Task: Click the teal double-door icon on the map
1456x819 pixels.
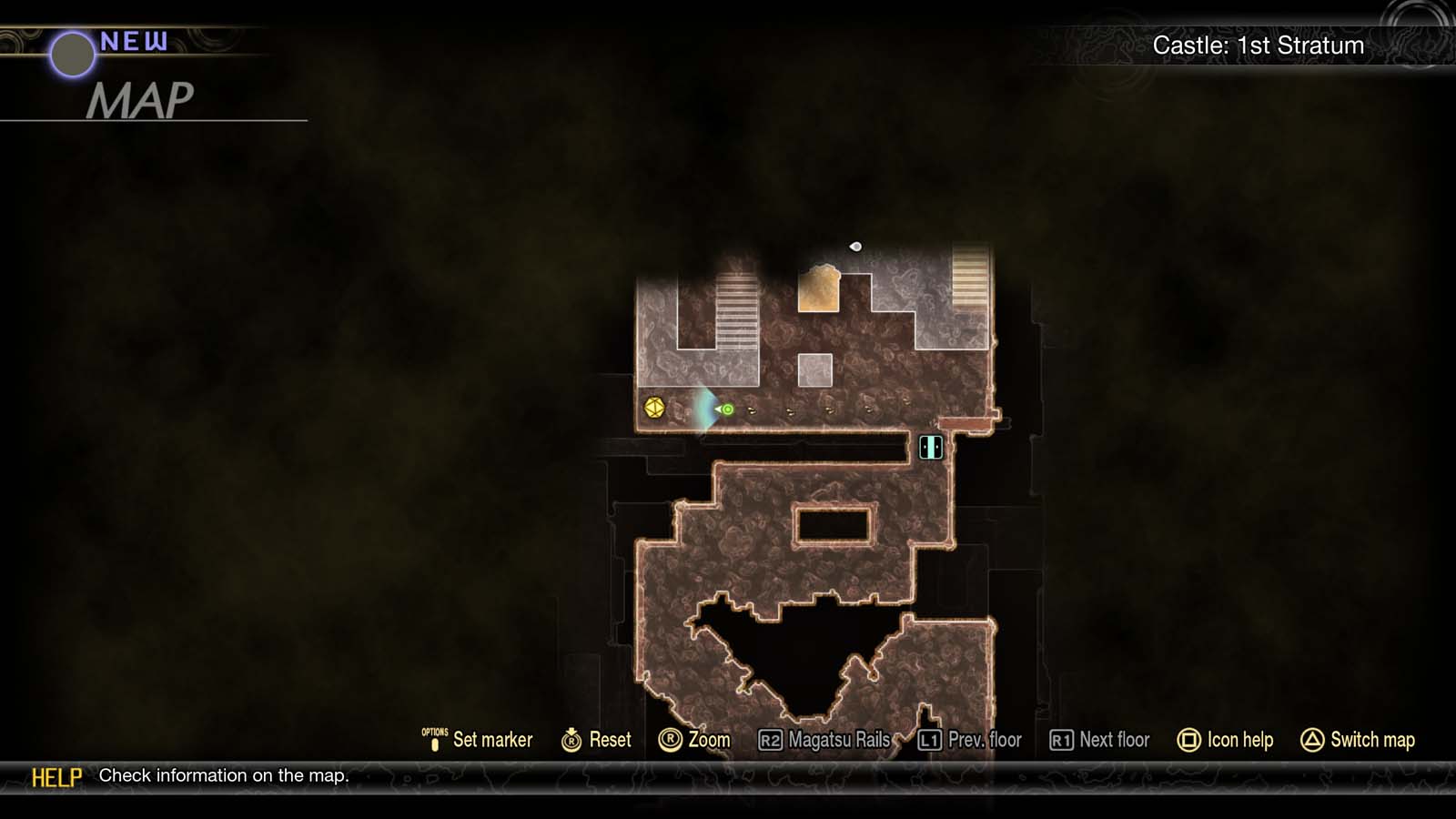Action: pos(931,448)
